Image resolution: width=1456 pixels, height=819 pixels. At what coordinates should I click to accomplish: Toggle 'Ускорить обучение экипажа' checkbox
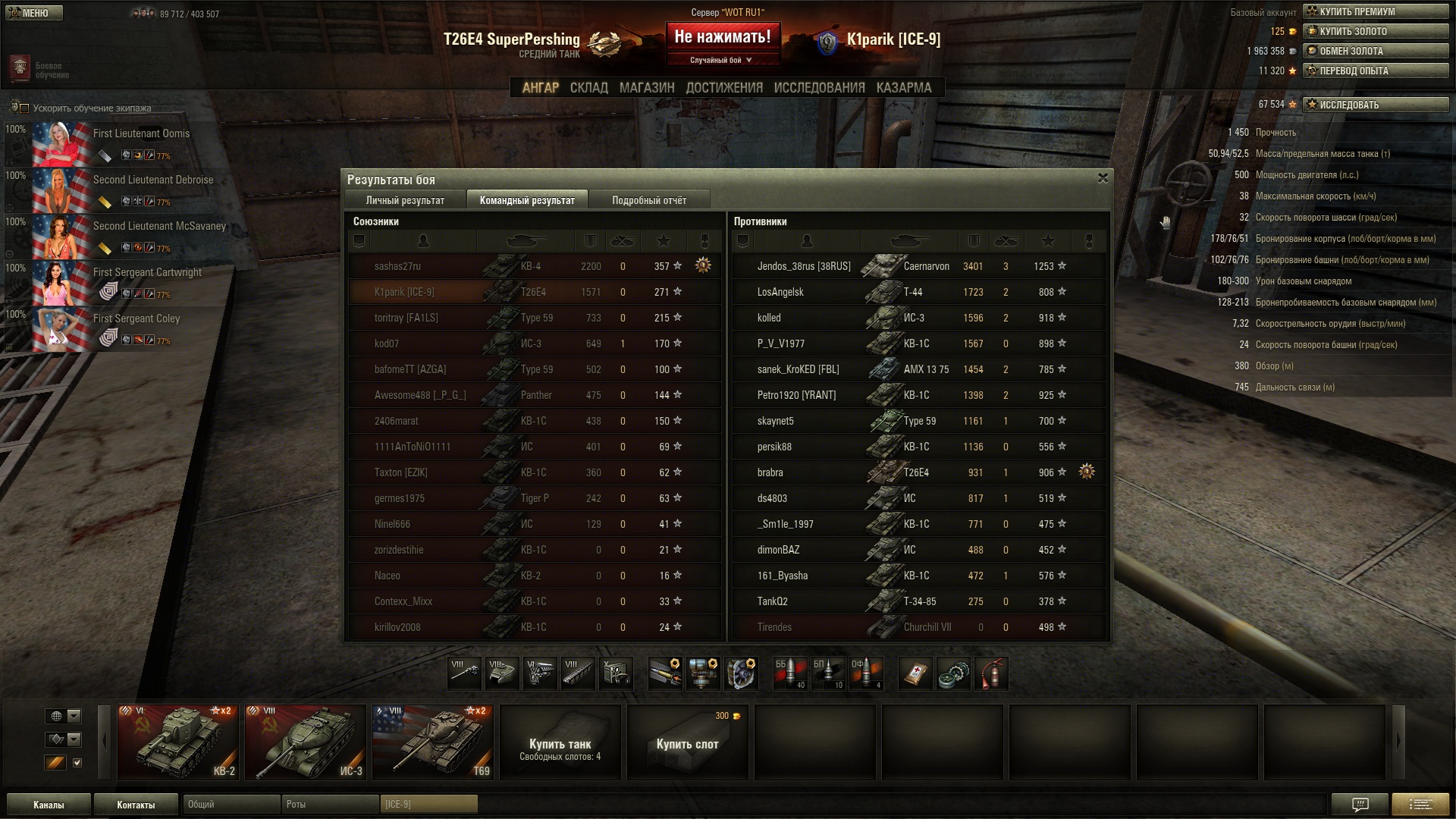point(24,108)
